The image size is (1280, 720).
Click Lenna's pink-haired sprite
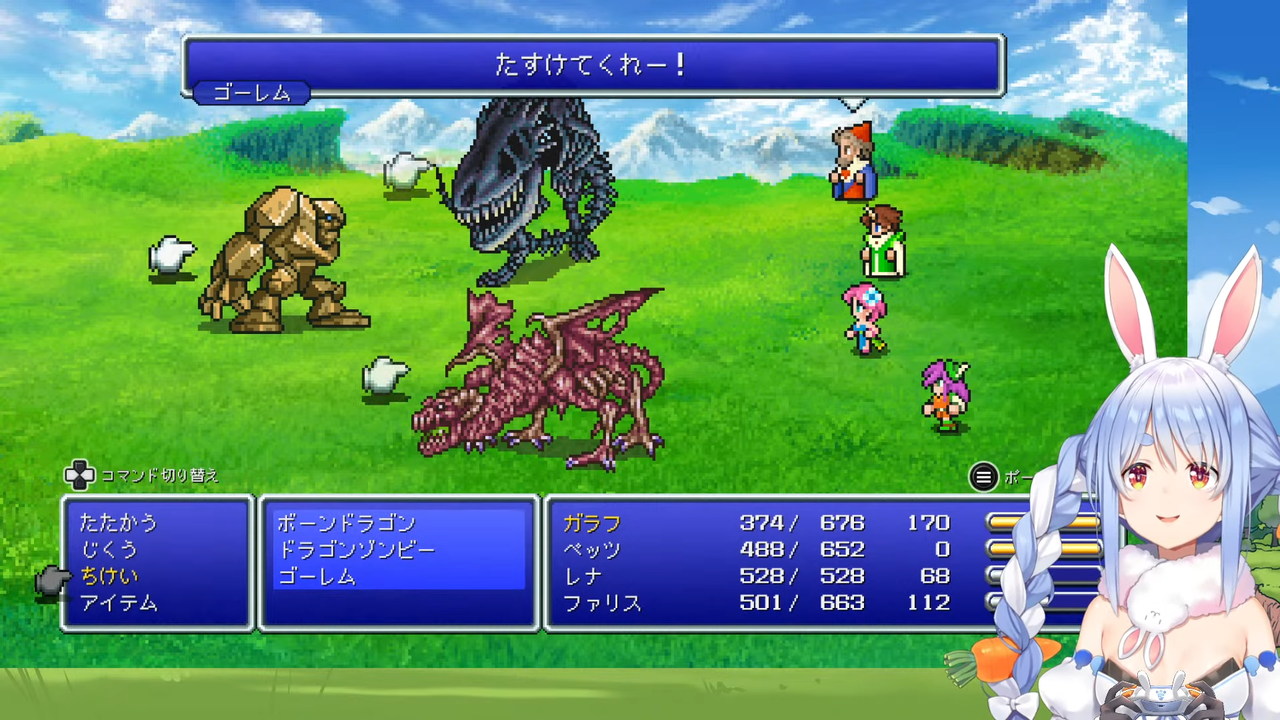865,320
